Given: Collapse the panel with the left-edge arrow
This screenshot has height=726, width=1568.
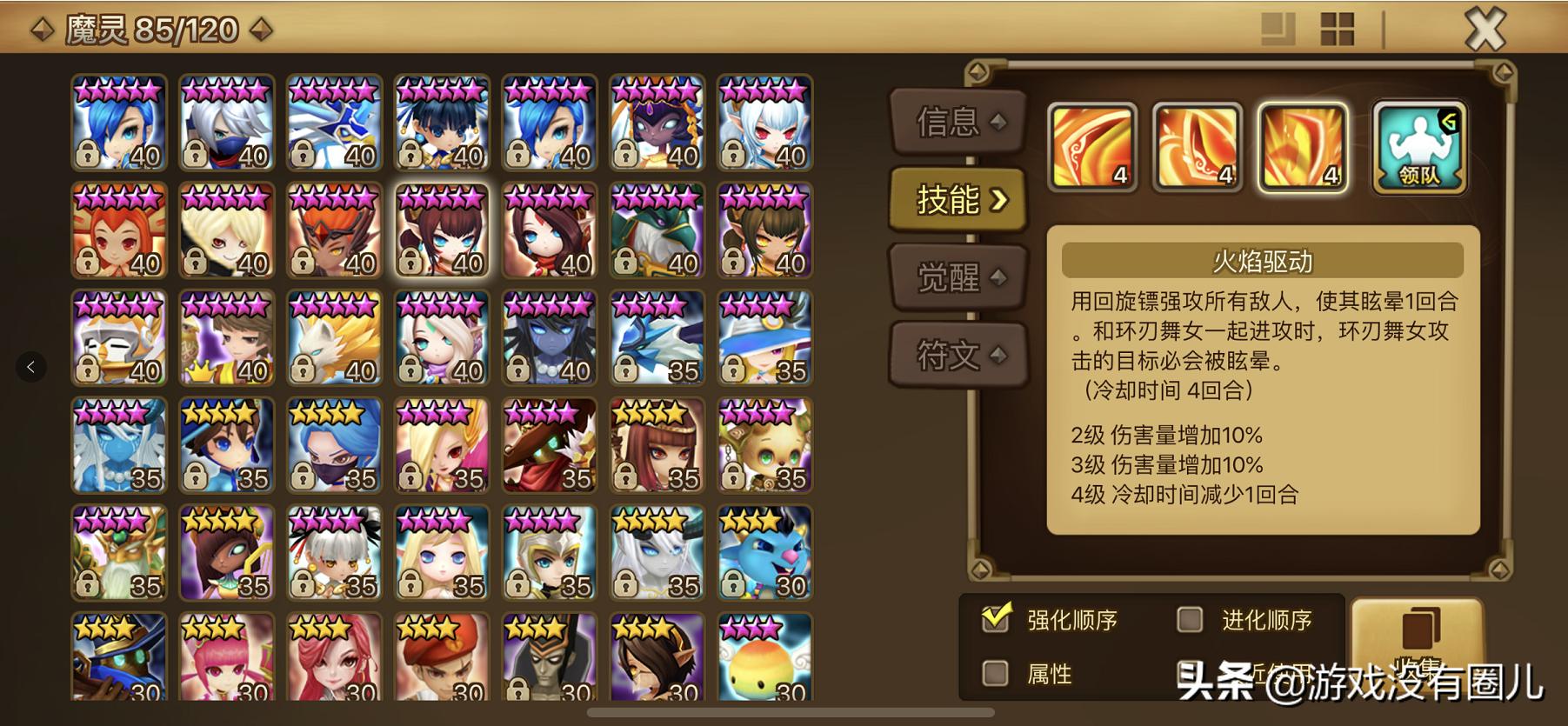Looking at the screenshot, I should click(32, 367).
